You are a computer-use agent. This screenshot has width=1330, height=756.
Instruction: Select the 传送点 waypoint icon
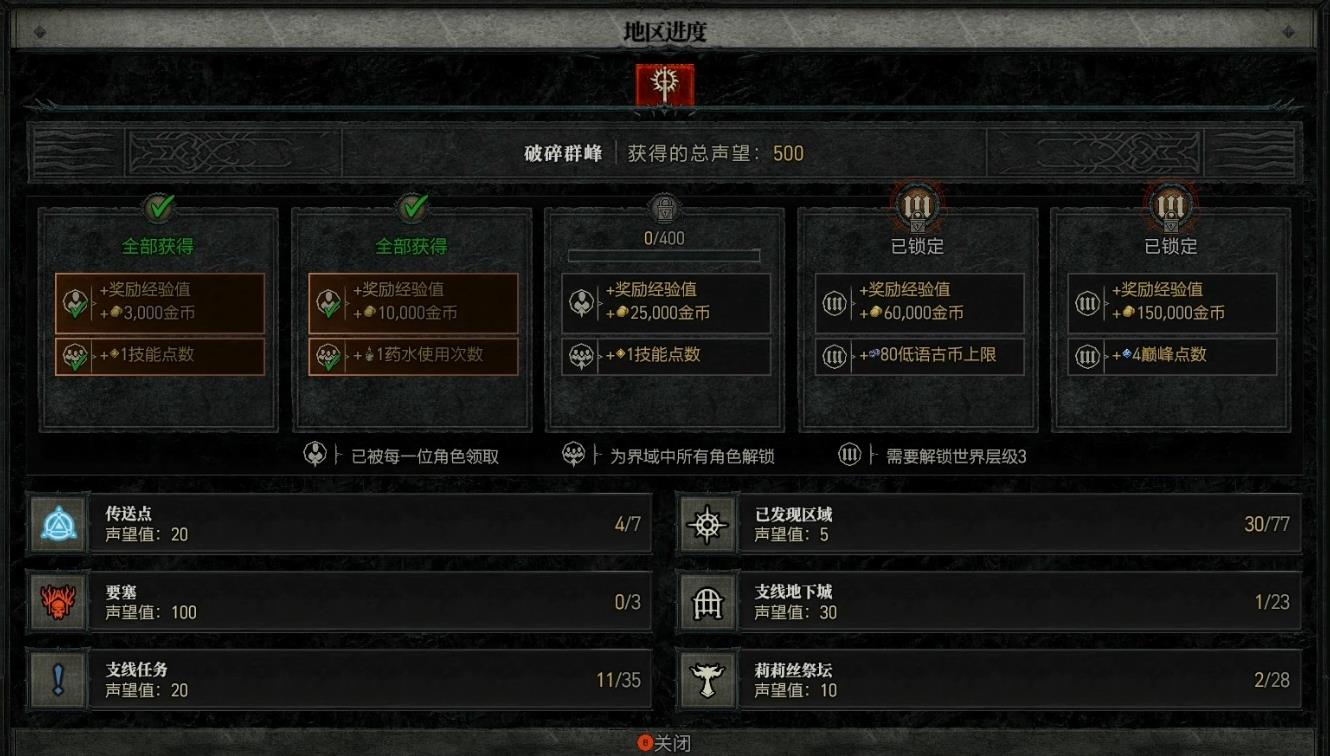point(58,522)
